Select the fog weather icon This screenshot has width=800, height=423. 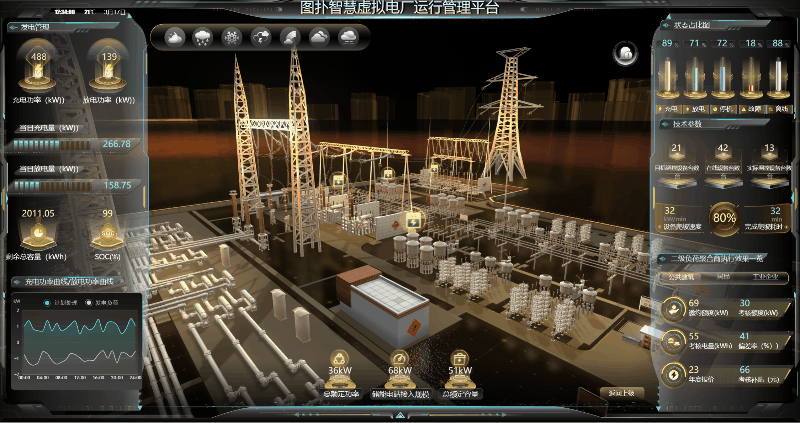click(348, 38)
